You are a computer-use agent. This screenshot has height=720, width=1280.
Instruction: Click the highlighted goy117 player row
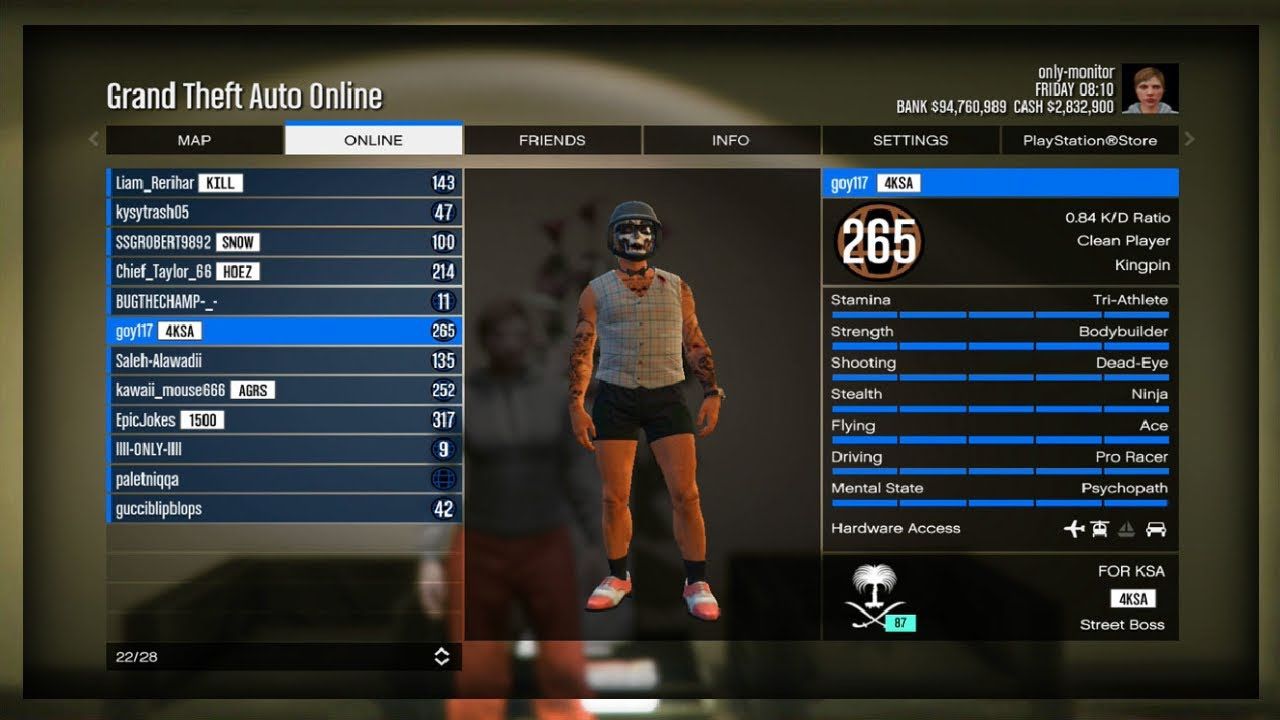click(x=284, y=331)
